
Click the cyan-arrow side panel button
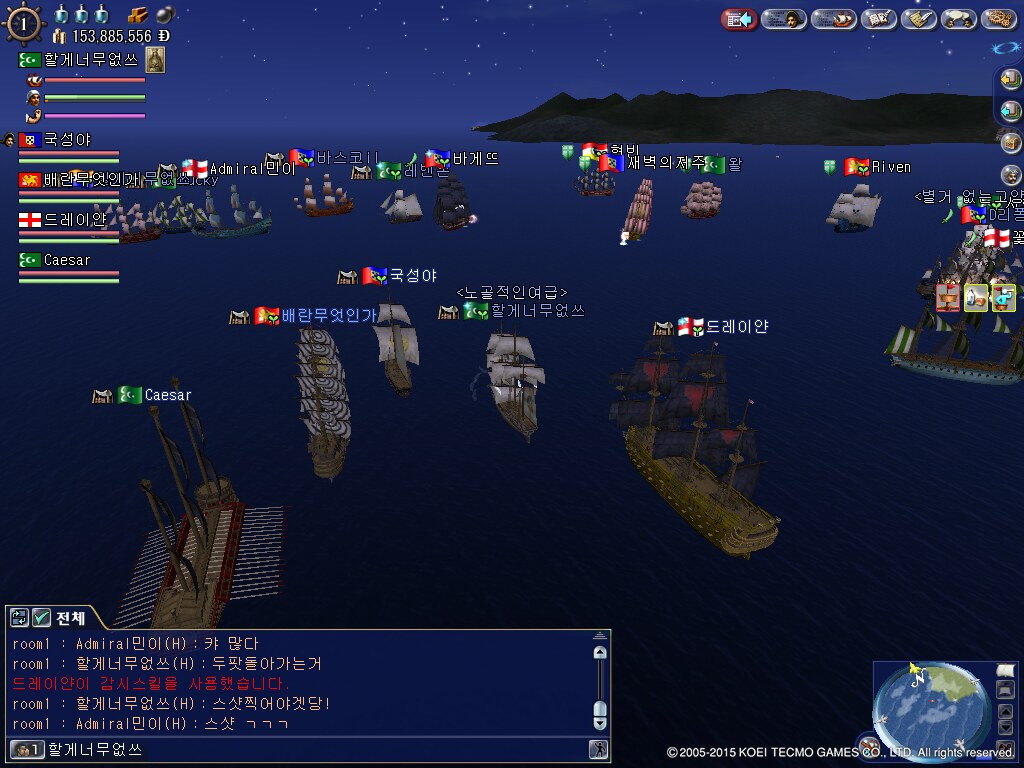click(1010, 109)
